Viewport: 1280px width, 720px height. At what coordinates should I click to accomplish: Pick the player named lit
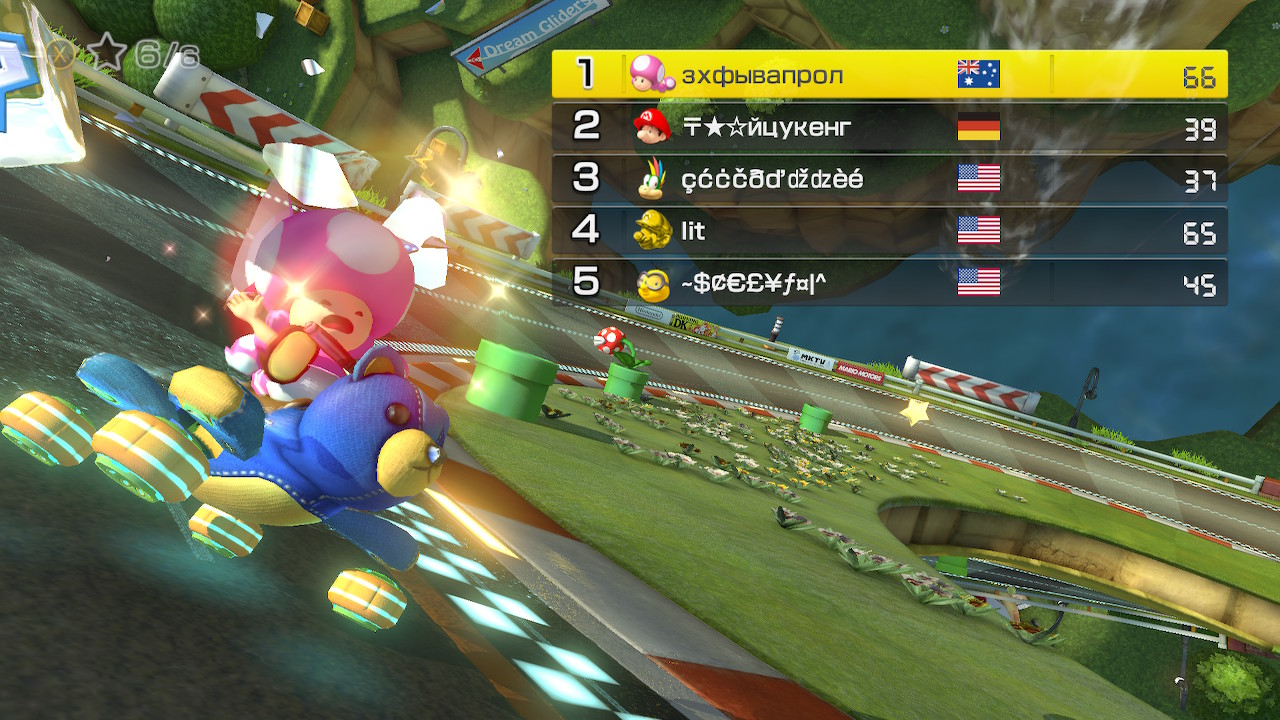click(889, 231)
